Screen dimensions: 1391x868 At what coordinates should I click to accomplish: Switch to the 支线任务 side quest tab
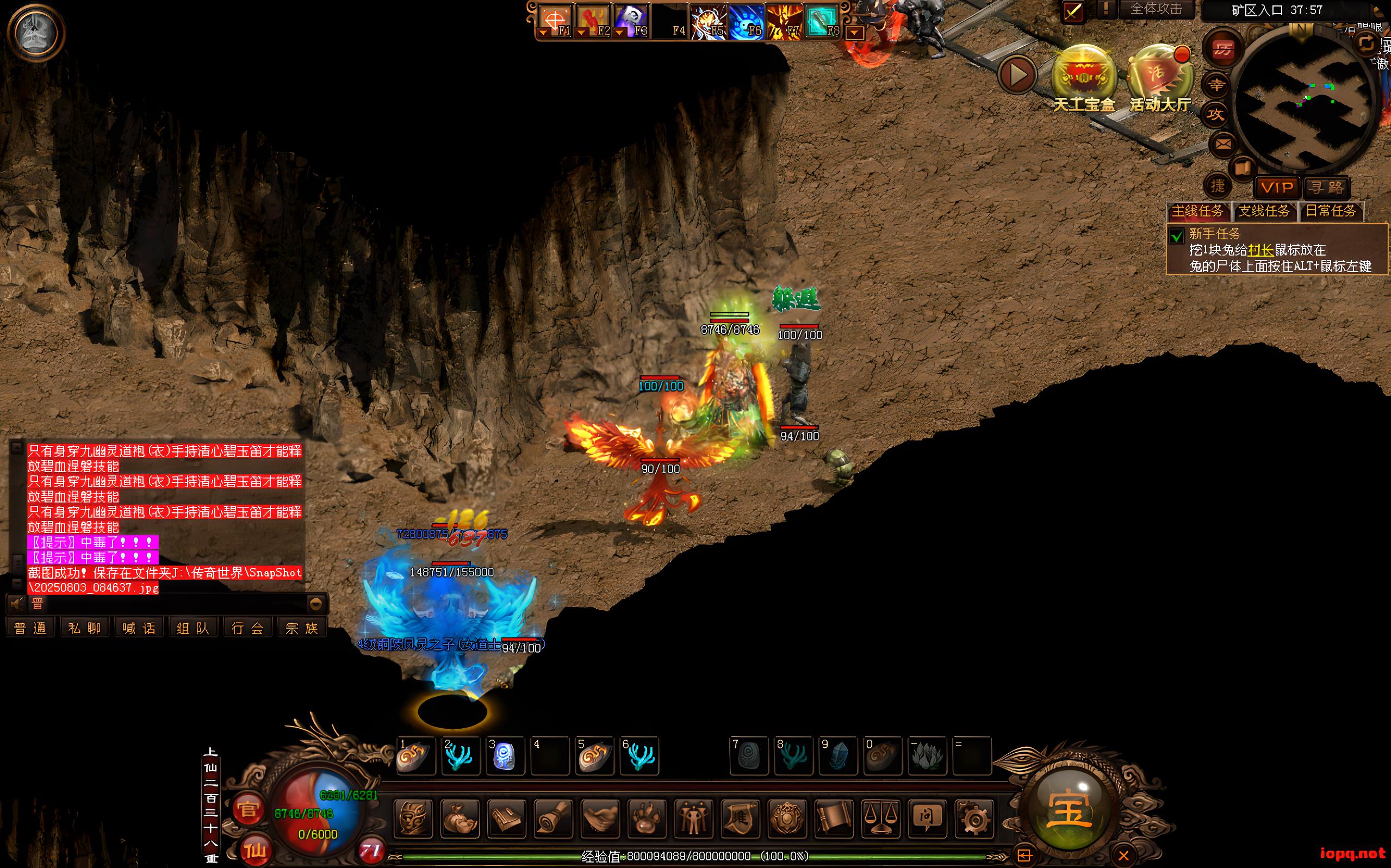(1264, 211)
